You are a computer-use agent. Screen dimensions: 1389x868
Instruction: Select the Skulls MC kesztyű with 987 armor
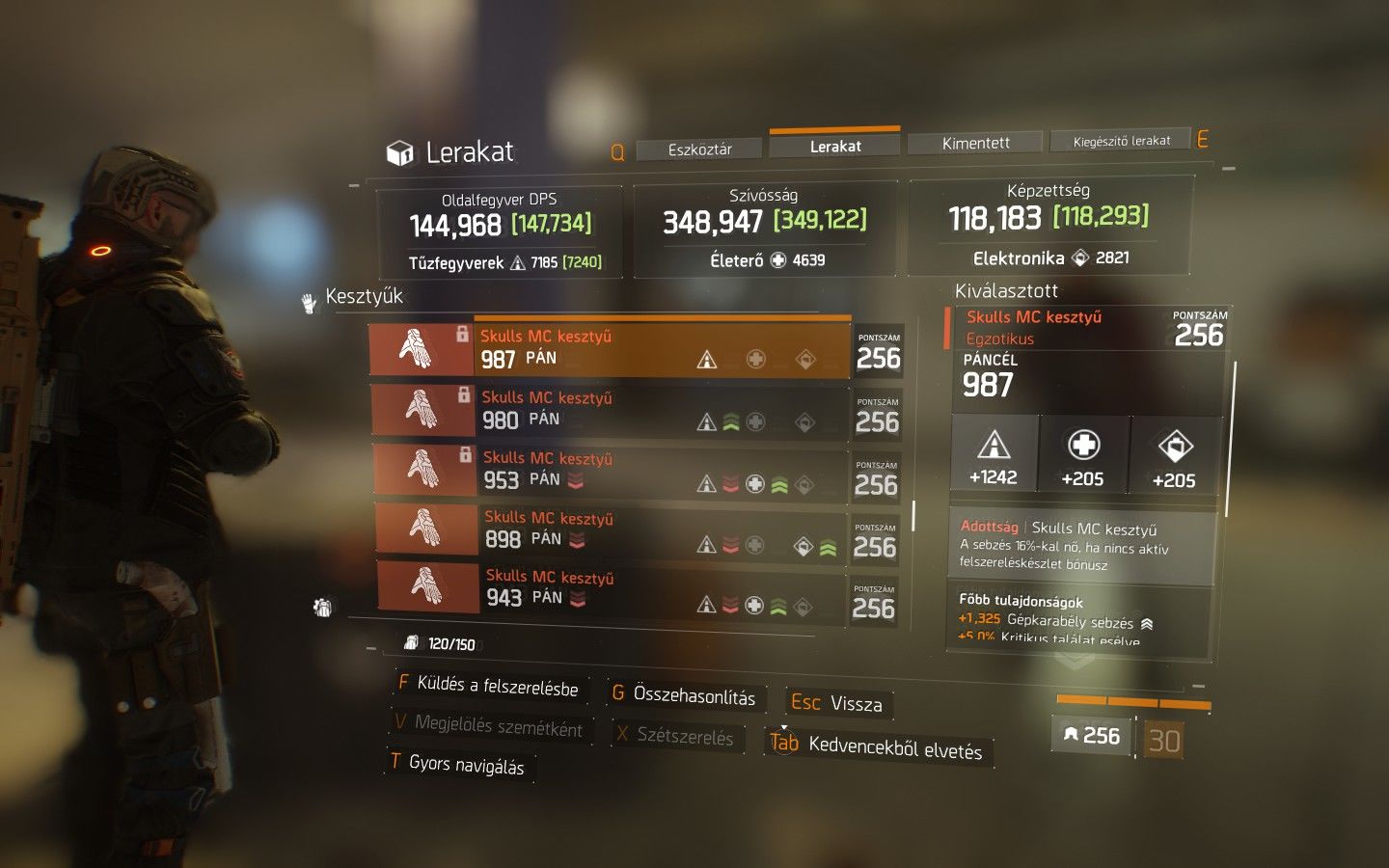[x=610, y=349]
